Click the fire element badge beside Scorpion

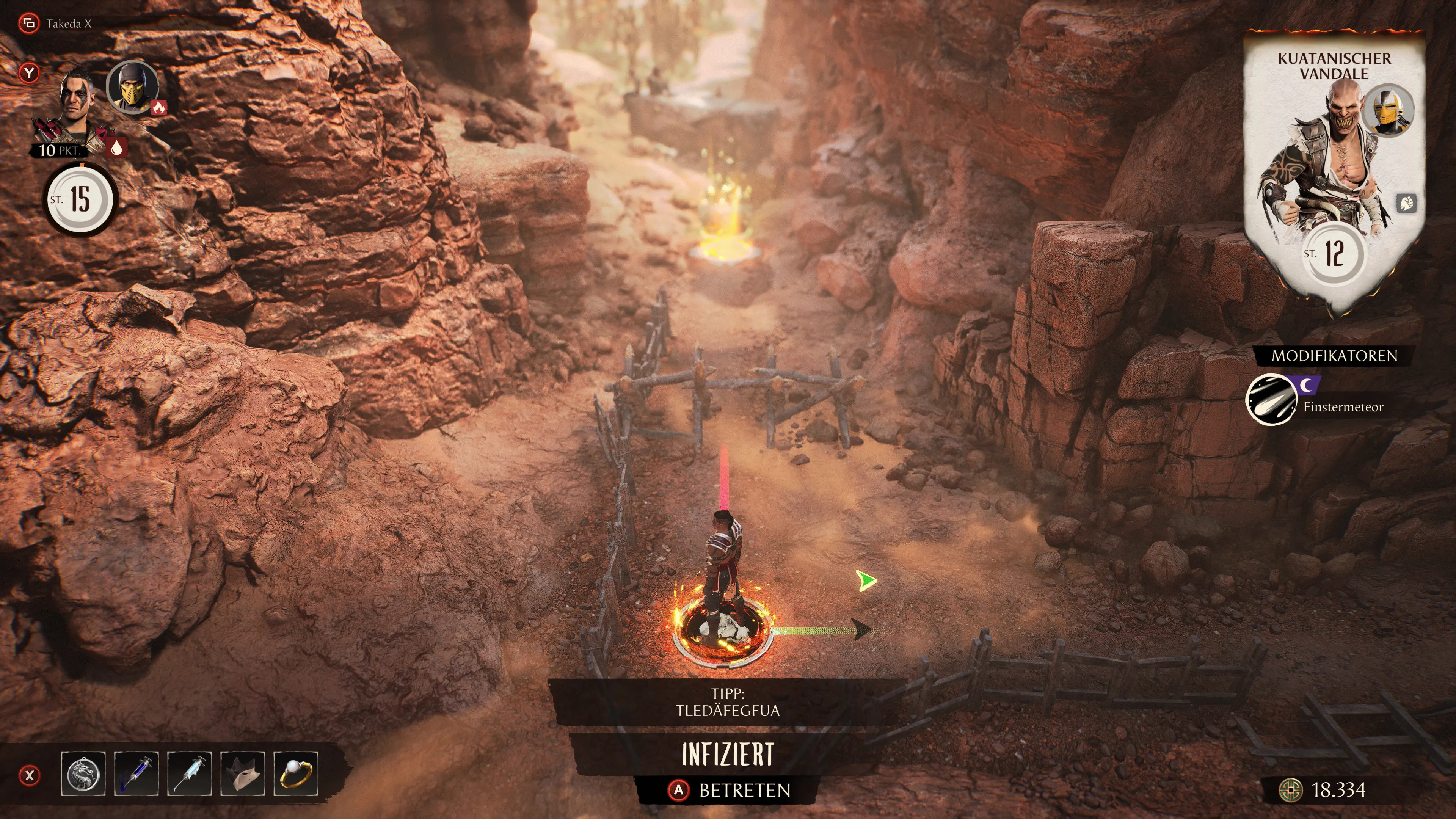[x=159, y=107]
